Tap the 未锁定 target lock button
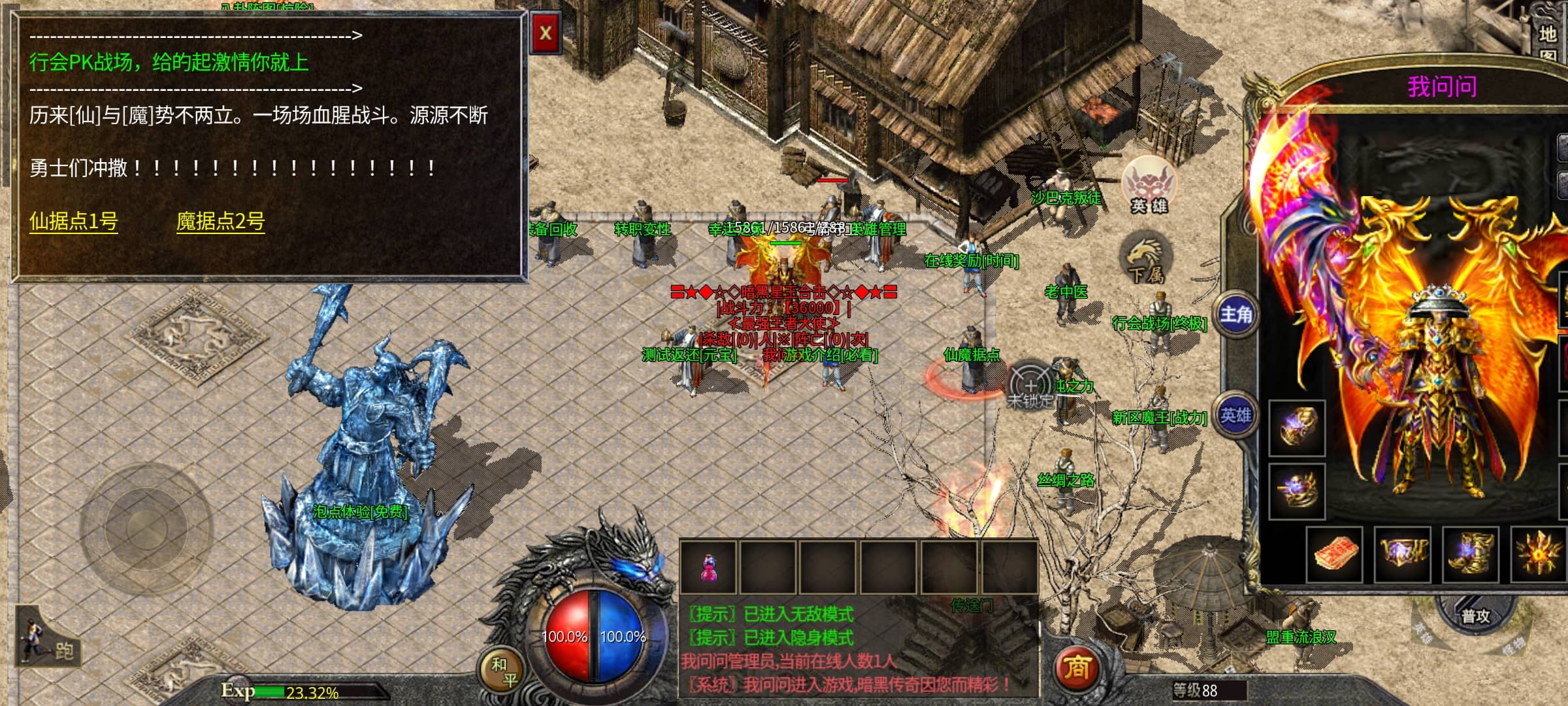The image size is (1568, 706). click(1030, 387)
